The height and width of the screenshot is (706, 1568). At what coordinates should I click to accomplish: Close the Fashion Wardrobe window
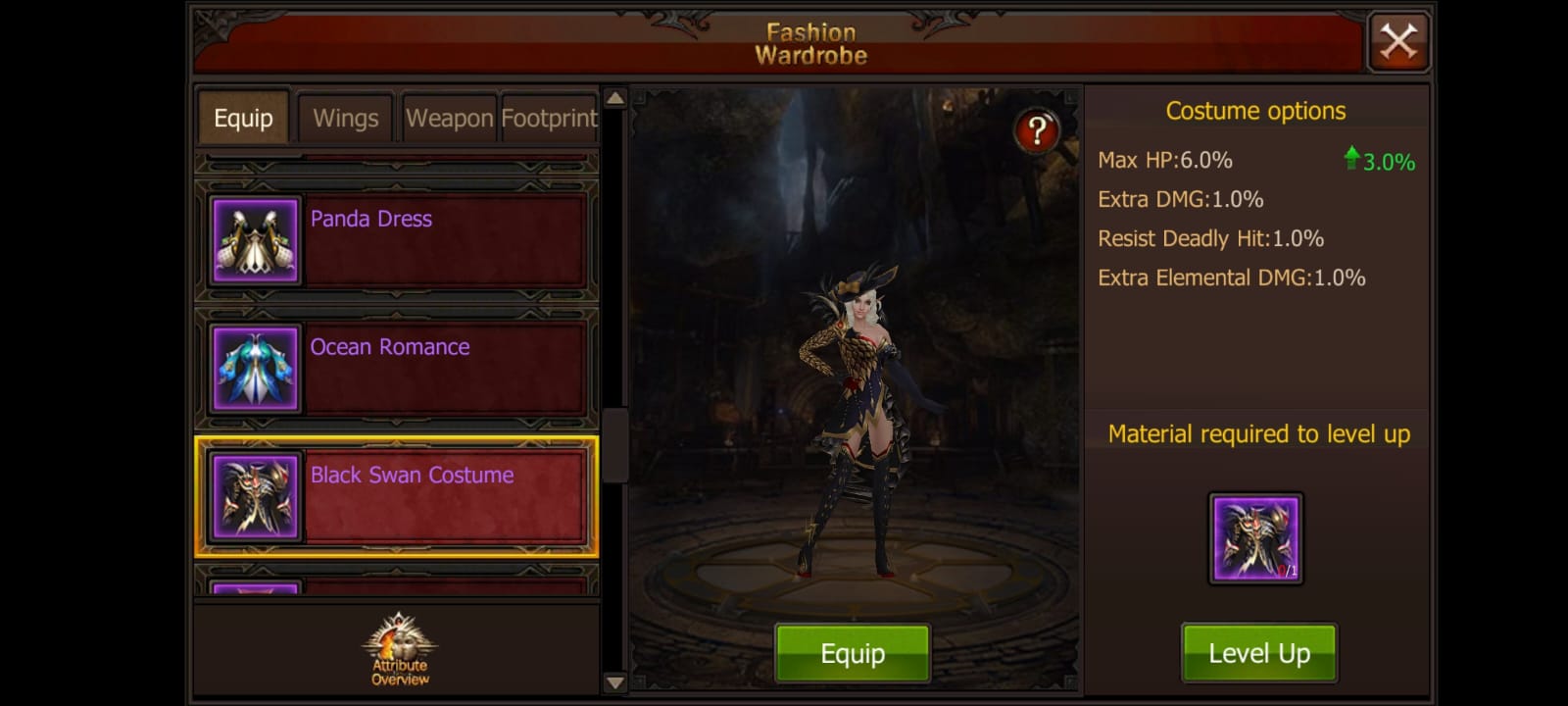click(x=1398, y=42)
